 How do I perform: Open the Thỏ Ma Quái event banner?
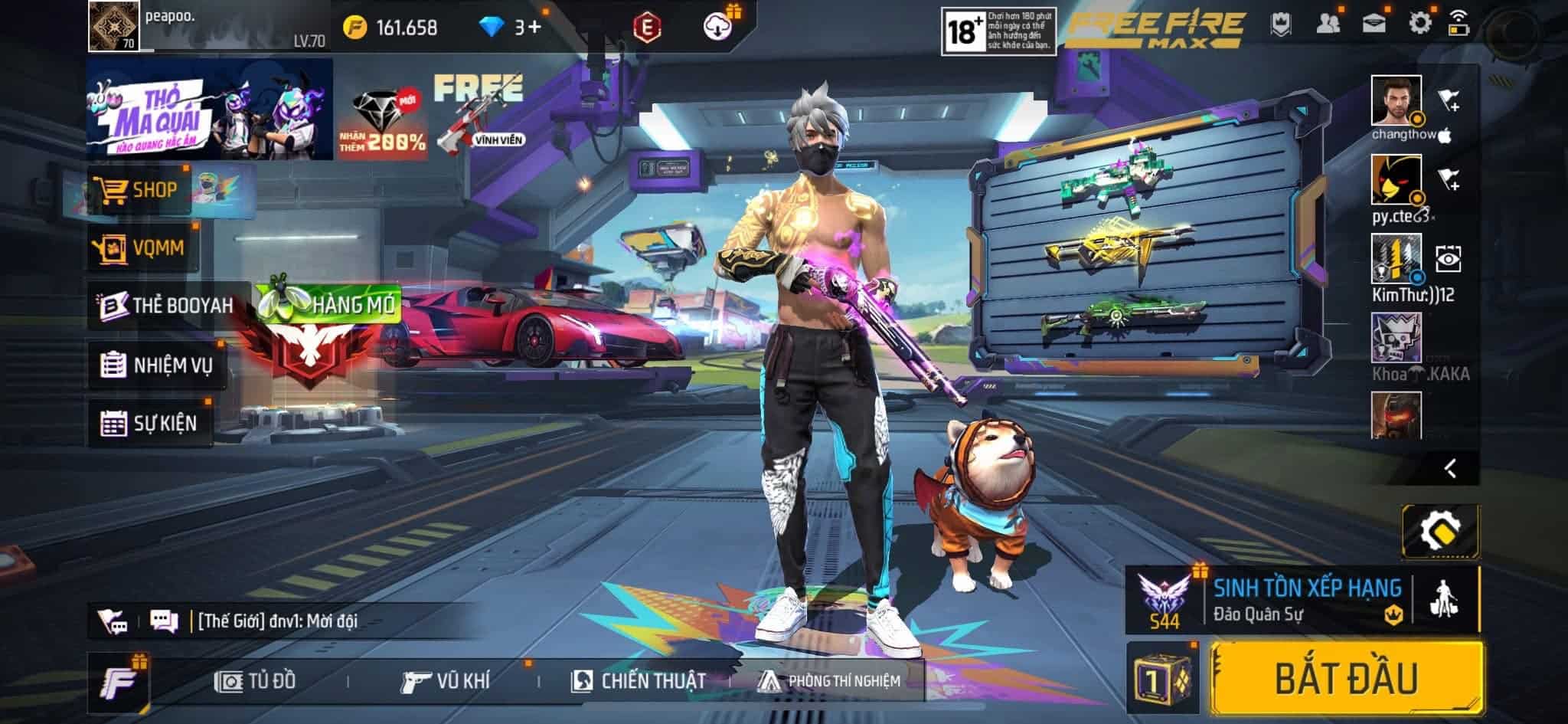[209, 110]
